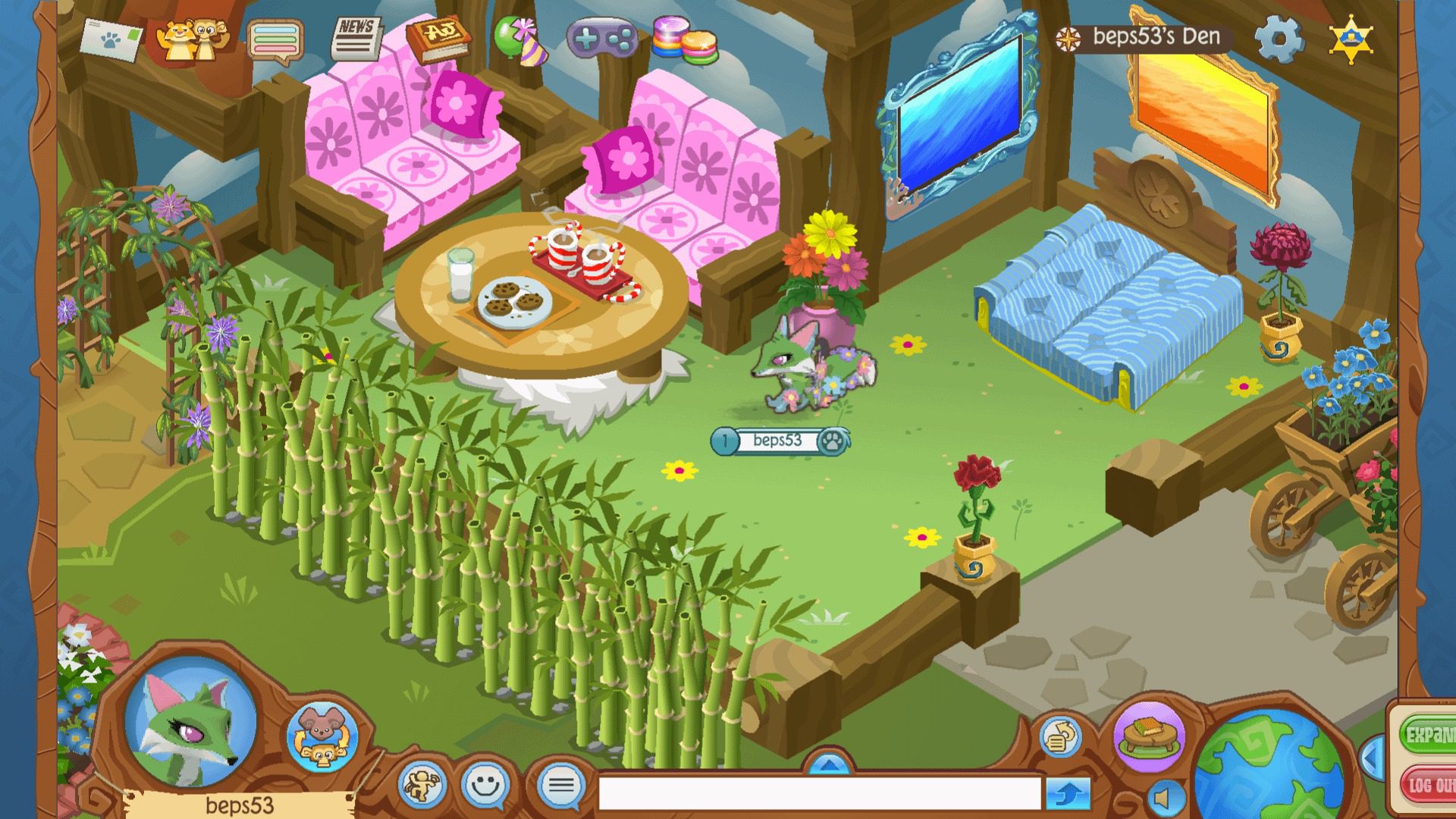
Task: Click the chat text input box
Action: tap(819, 793)
